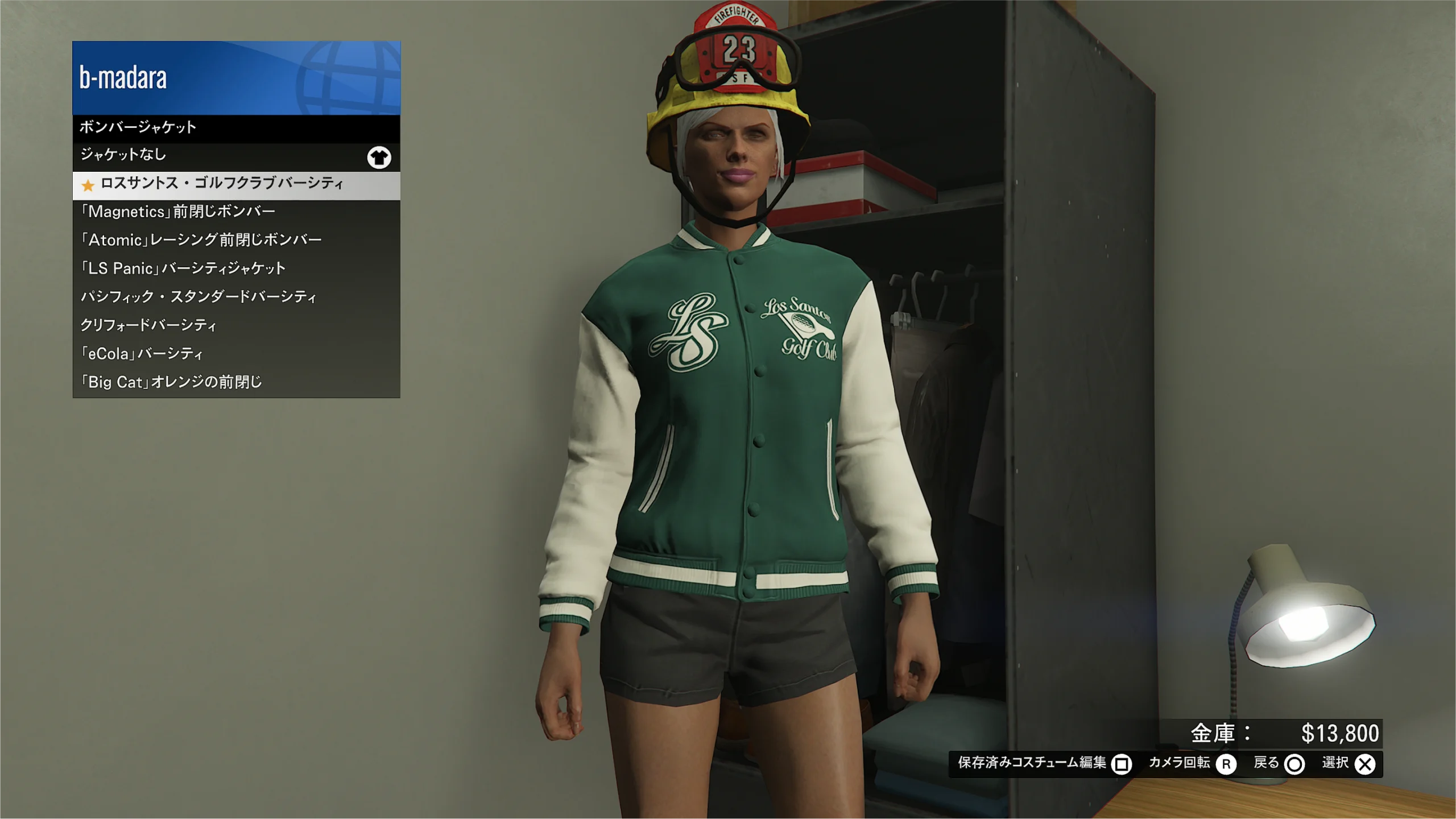The width and height of the screenshot is (1456, 819).
Task: Select the「Magnetics」前閉じボンバー jacket
Action: [236, 212]
